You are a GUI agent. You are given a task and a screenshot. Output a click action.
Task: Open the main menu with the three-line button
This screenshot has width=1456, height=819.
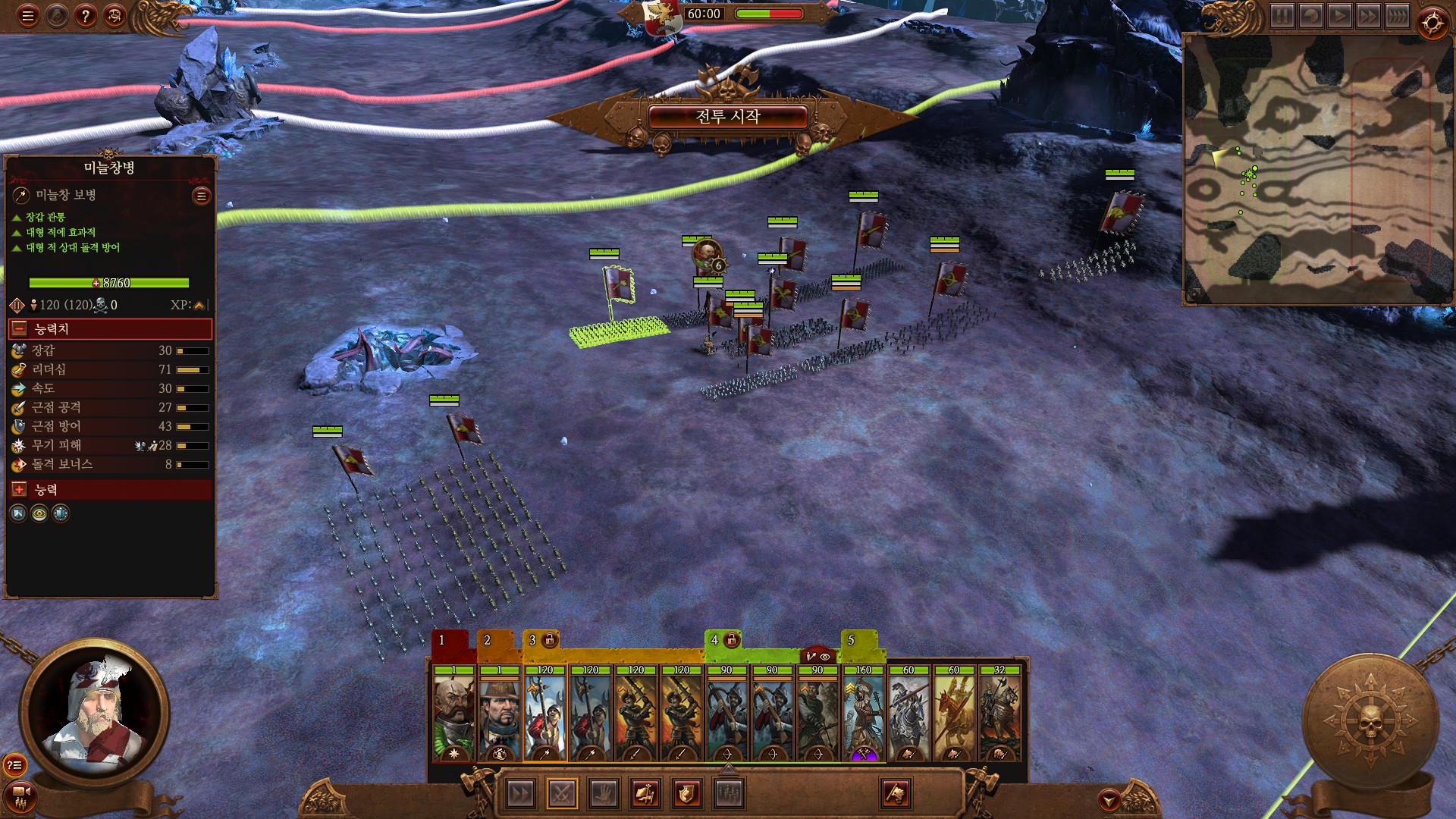pos(28,16)
